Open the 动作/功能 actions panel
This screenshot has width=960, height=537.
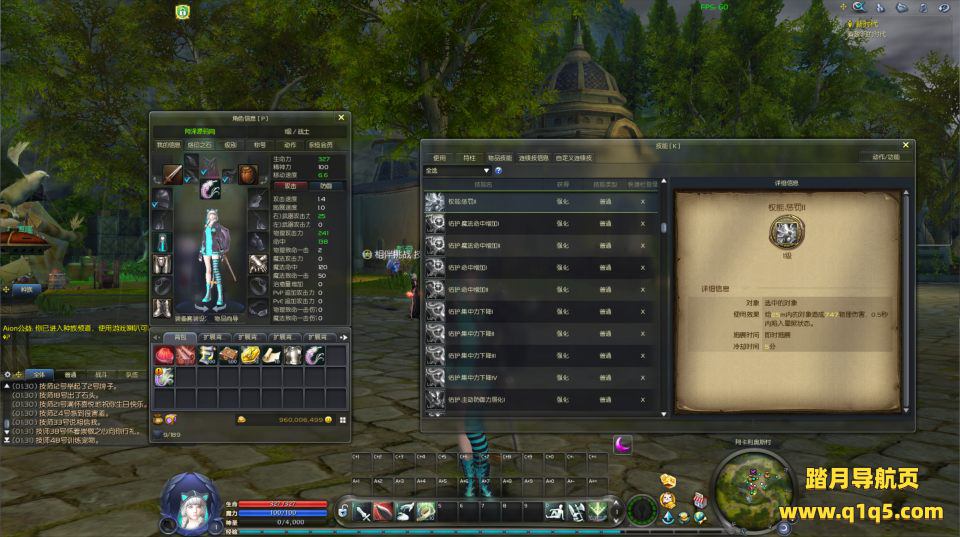click(x=885, y=157)
